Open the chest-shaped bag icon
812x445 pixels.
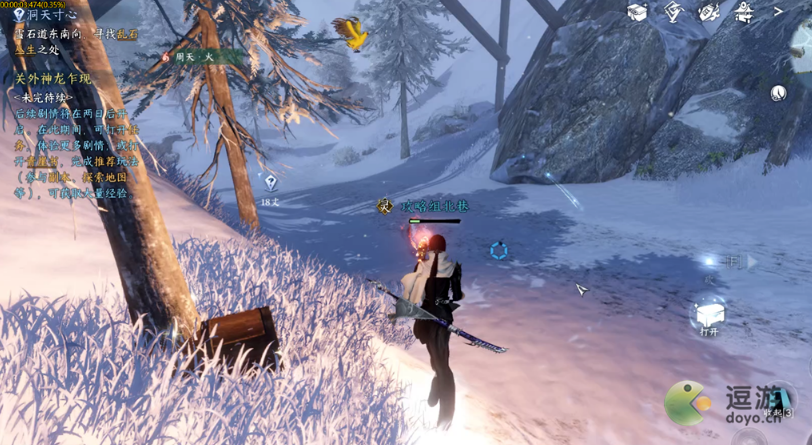point(637,12)
